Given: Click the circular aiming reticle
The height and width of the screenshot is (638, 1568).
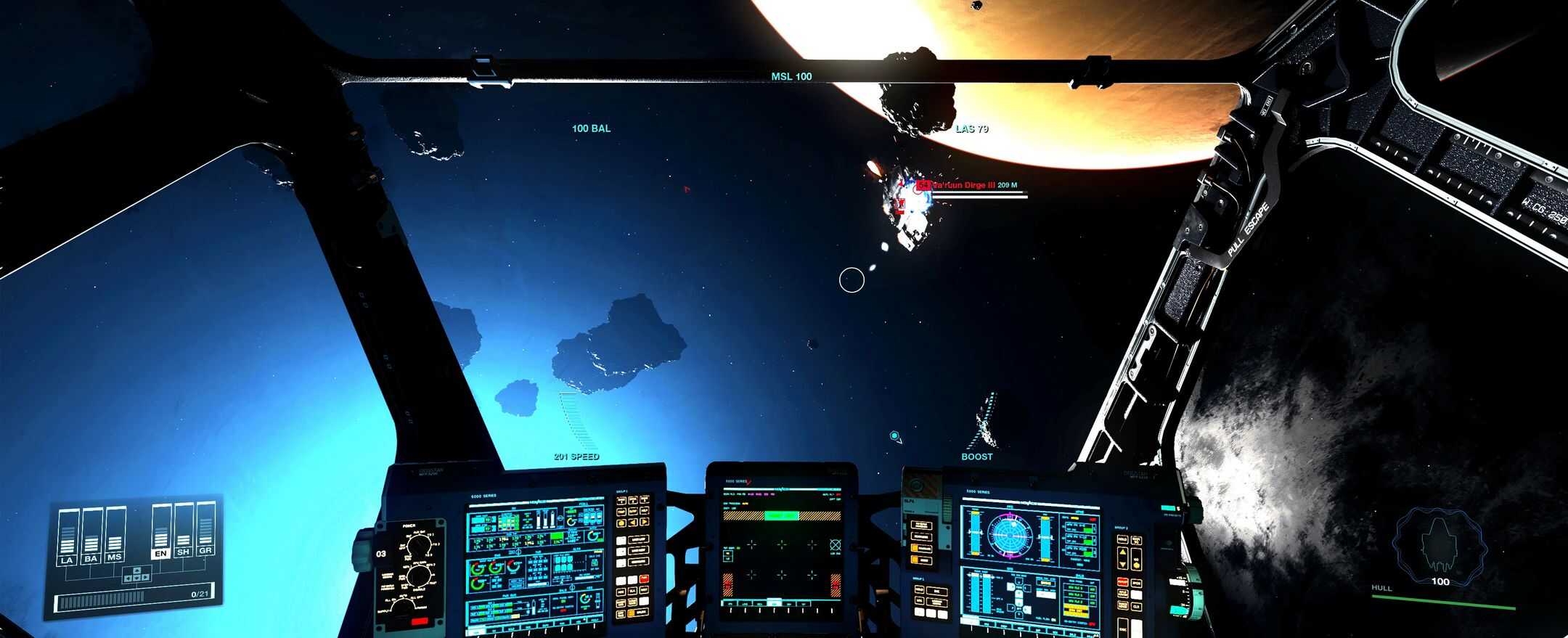Looking at the screenshot, I should tap(852, 280).
